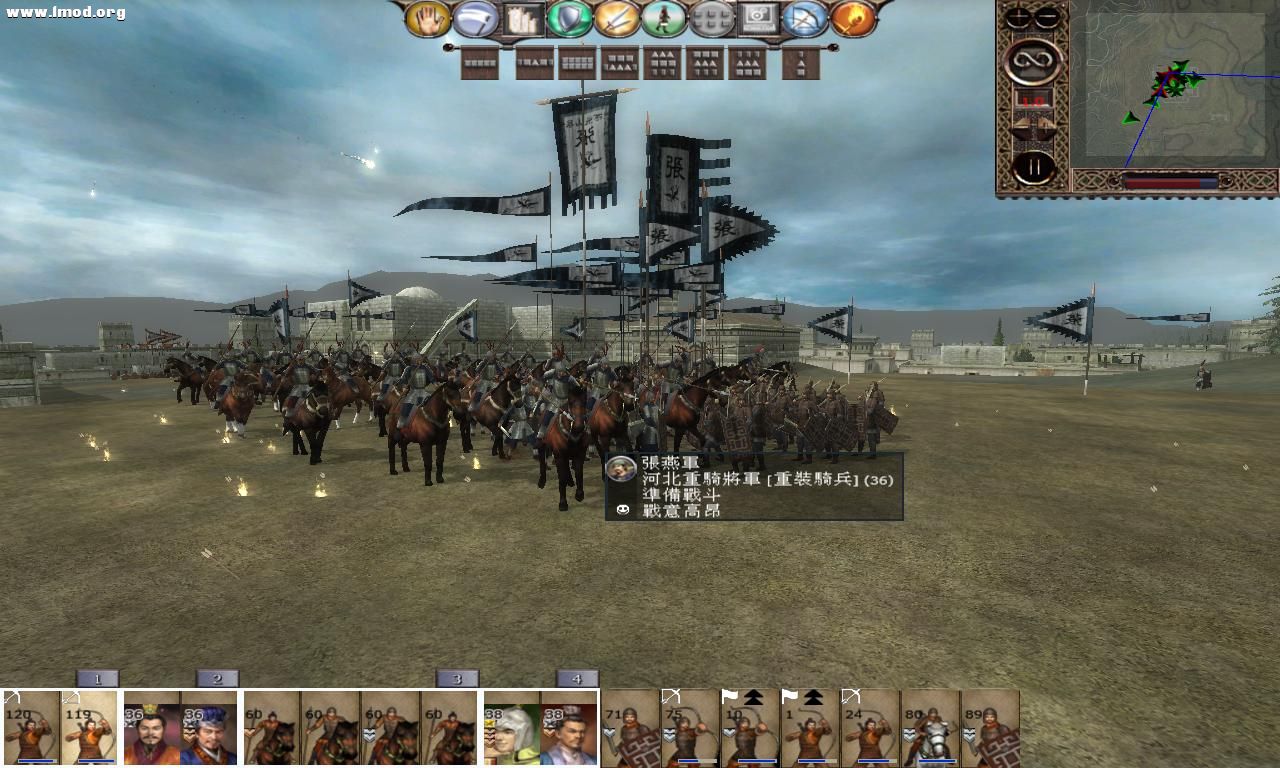Viewport: 1280px width, 768px height.
Task: Toggle the infinity loop minimap button
Action: coord(1035,61)
